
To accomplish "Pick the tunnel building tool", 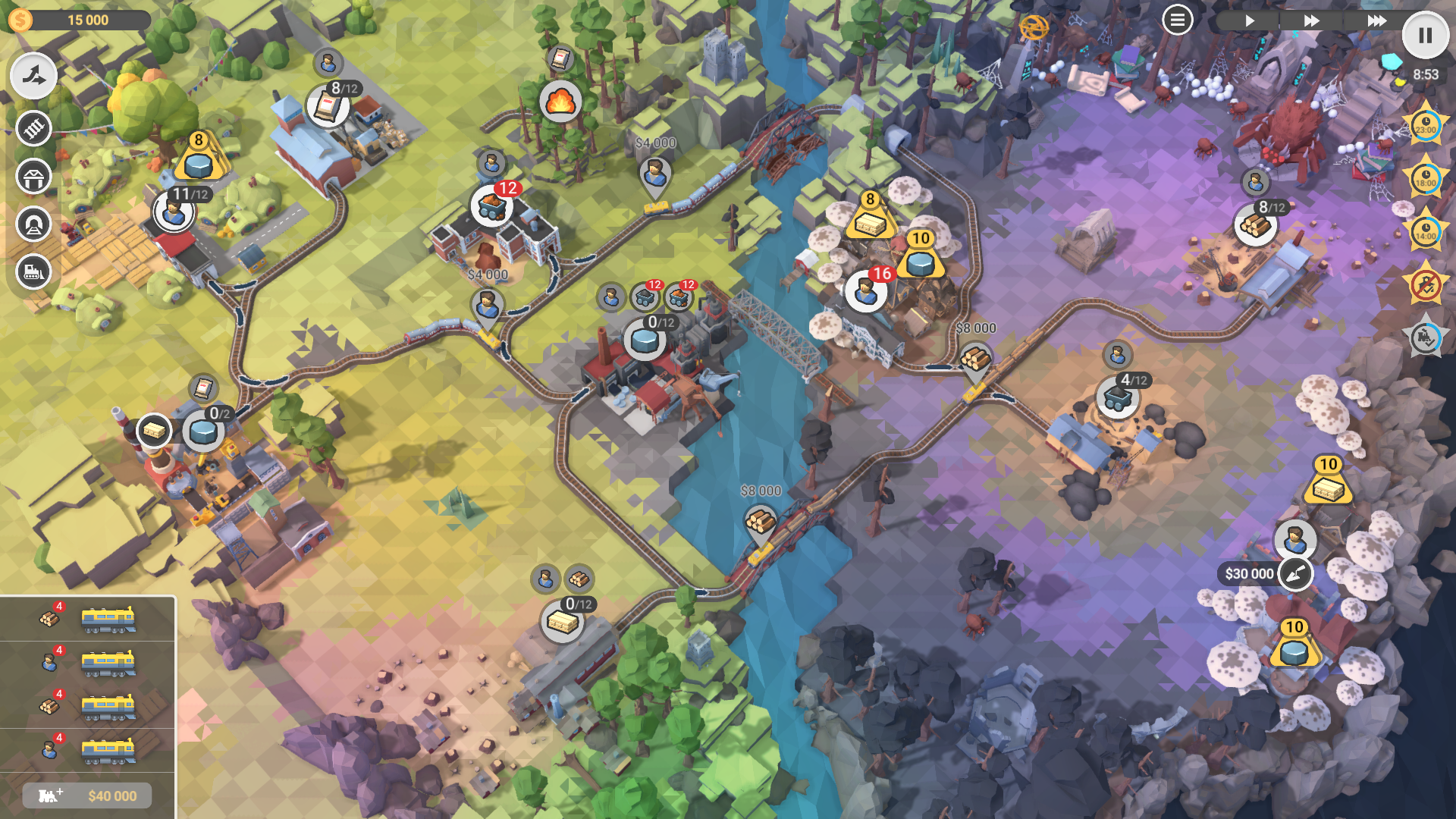I will (x=33, y=224).
